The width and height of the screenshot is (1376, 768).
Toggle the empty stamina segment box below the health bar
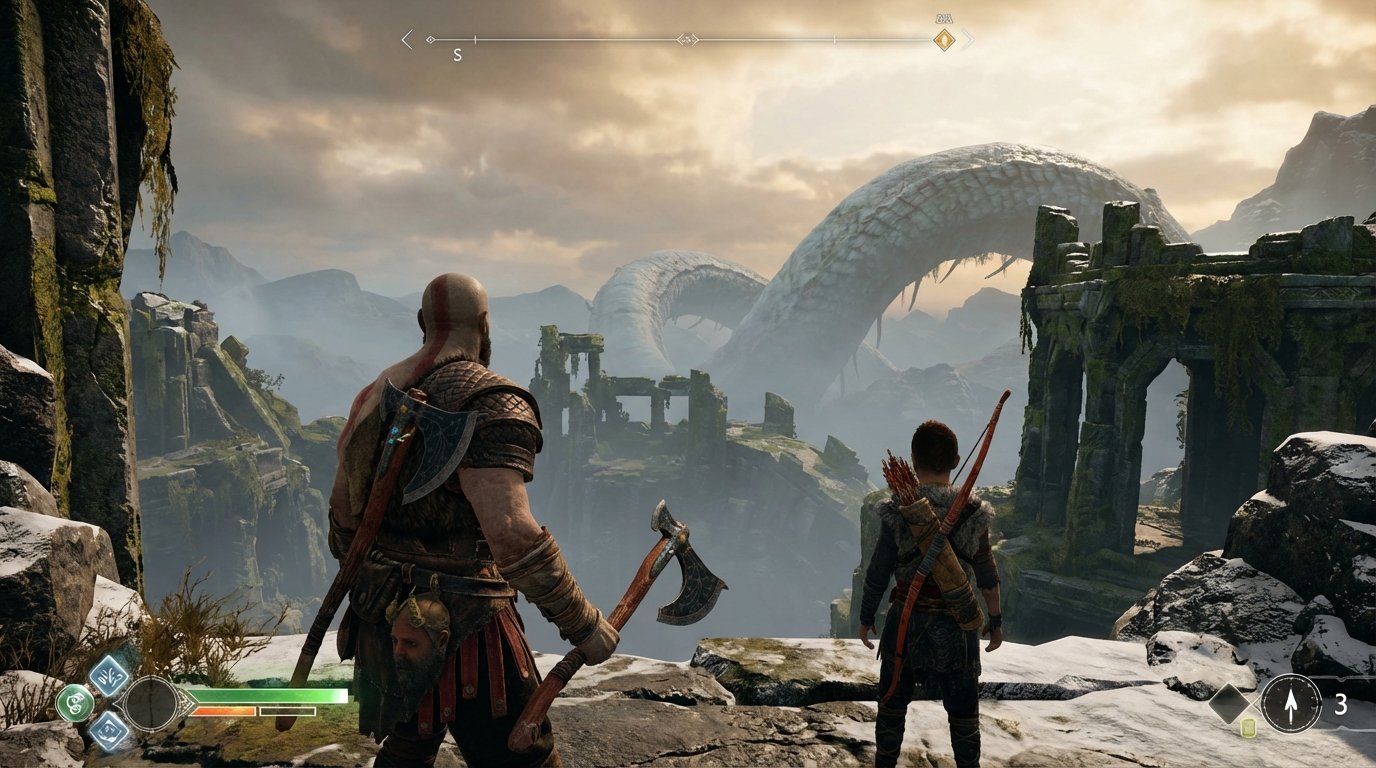pos(287,711)
